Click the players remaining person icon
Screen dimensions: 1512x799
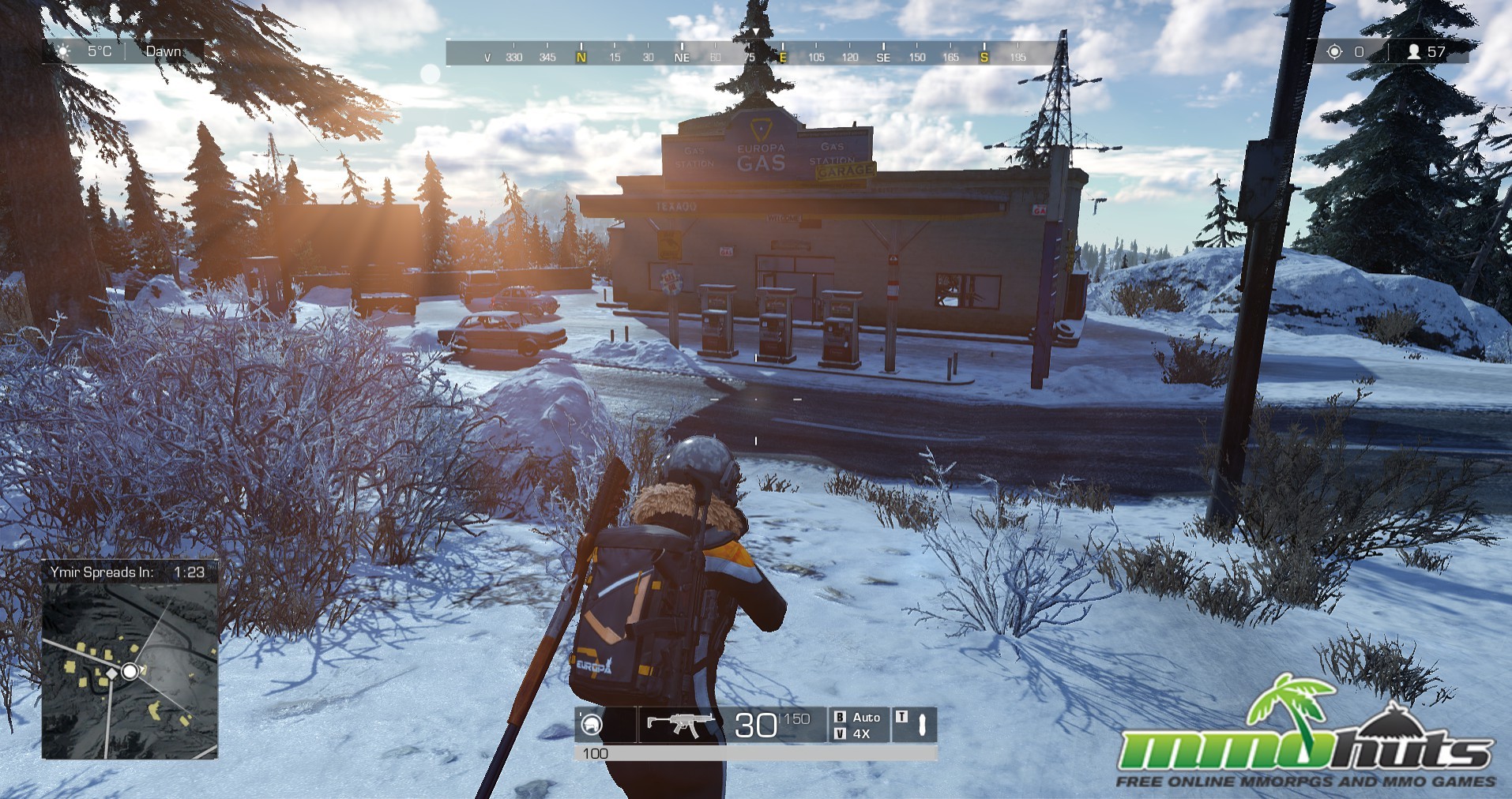[x=1414, y=51]
